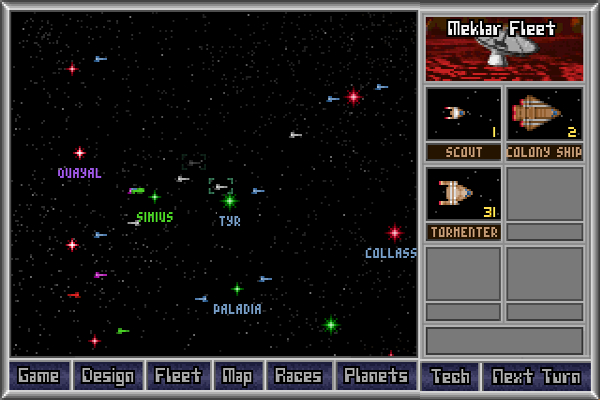Select the Collass star system
The width and height of the screenshot is (600, 400).
pyautogui.click(x=395, y=233)
